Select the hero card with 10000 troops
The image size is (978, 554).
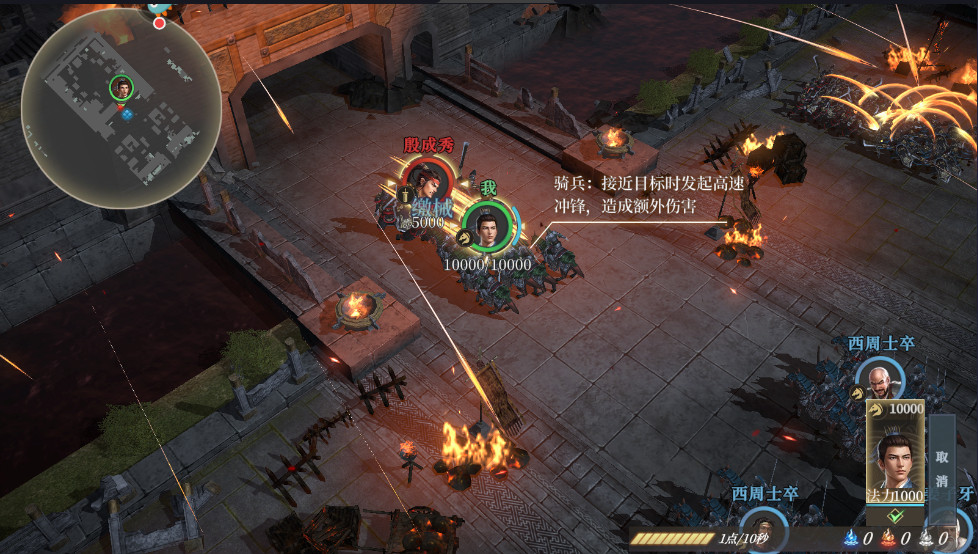pos(895,450)
